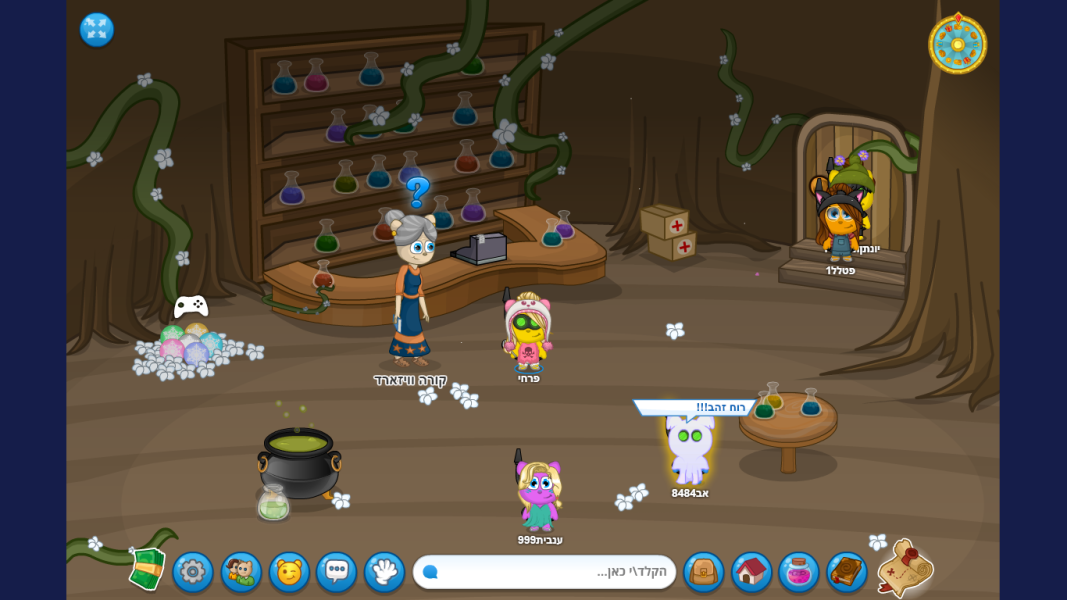This screenshot has width=1067, height=600.
Task: Toggle fullscreen with the arrows button
Action: 97,30
